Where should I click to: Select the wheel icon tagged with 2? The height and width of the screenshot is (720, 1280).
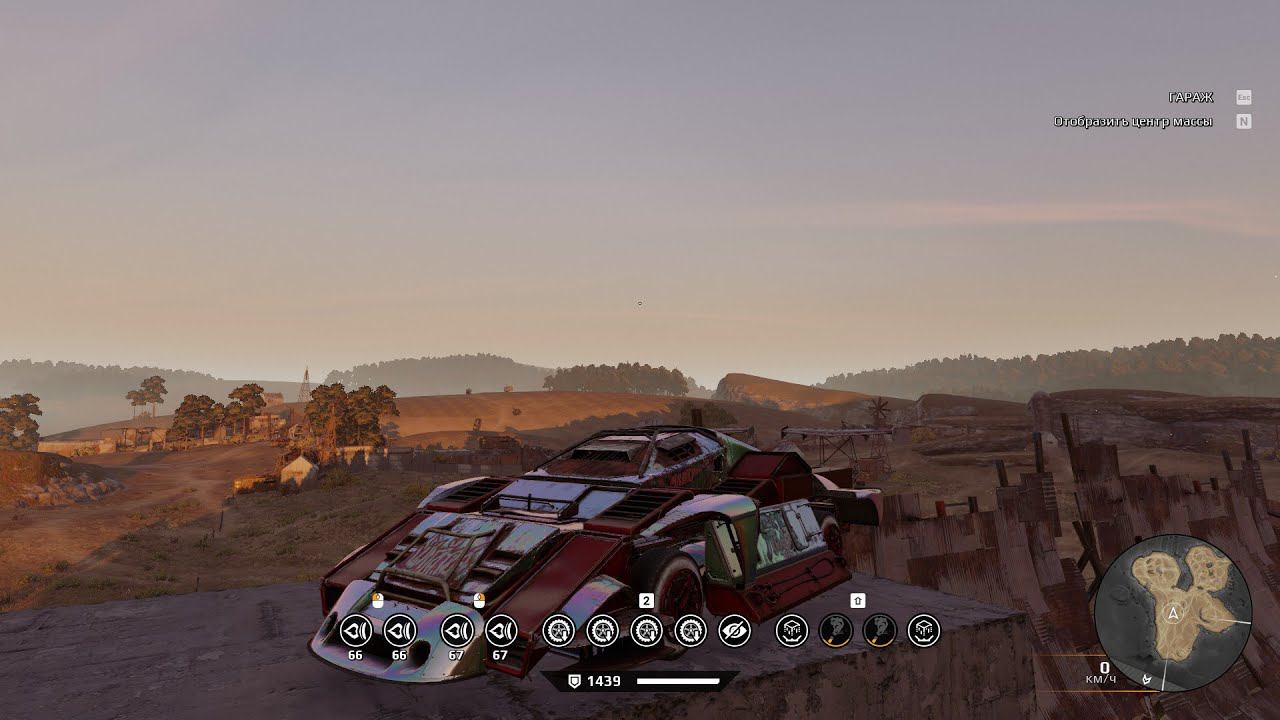pos(647,631)
